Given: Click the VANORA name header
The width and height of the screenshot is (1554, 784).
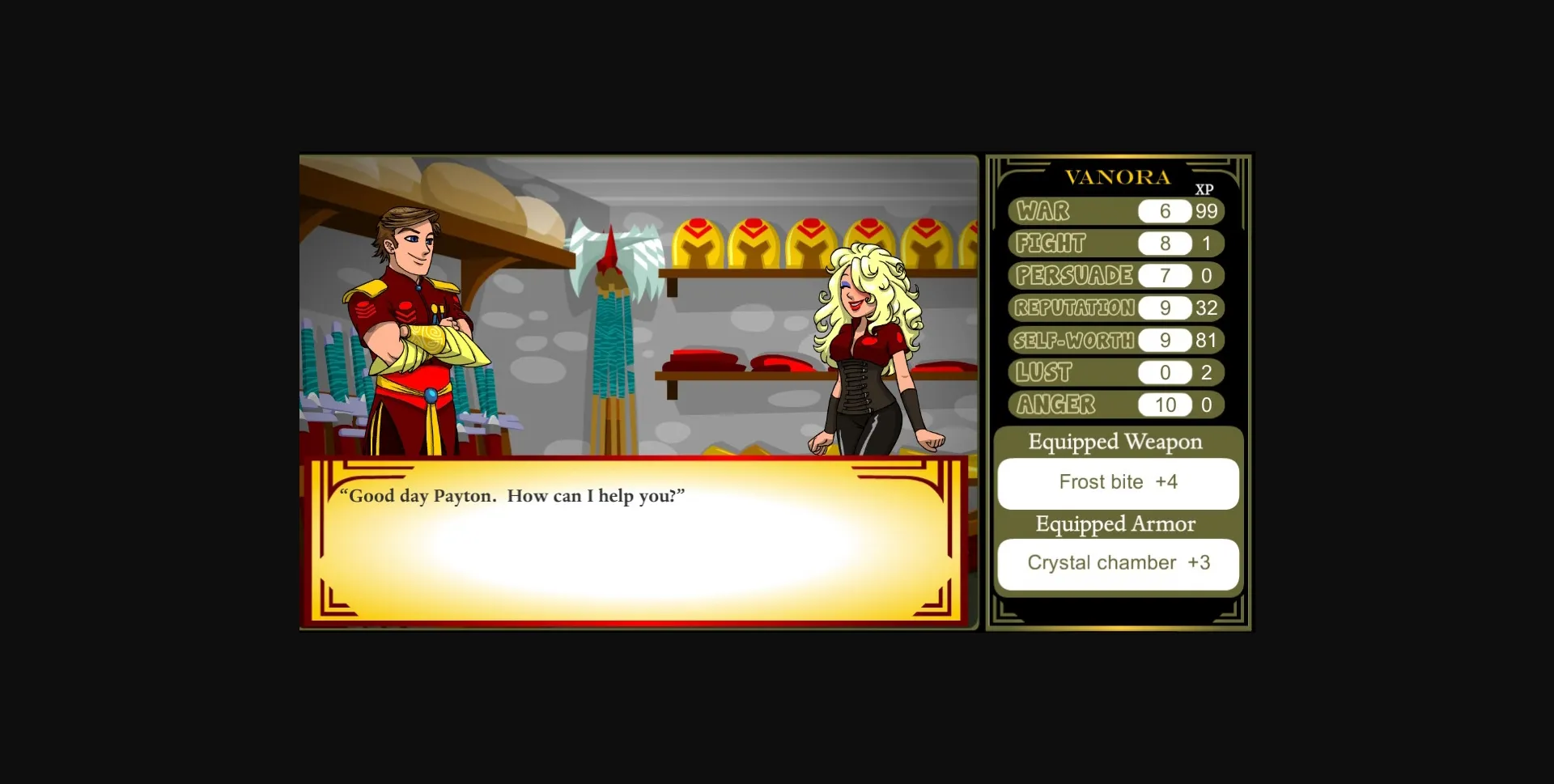Looking at the screenshot, I should pyautogui.click(x=1119, y=176).
